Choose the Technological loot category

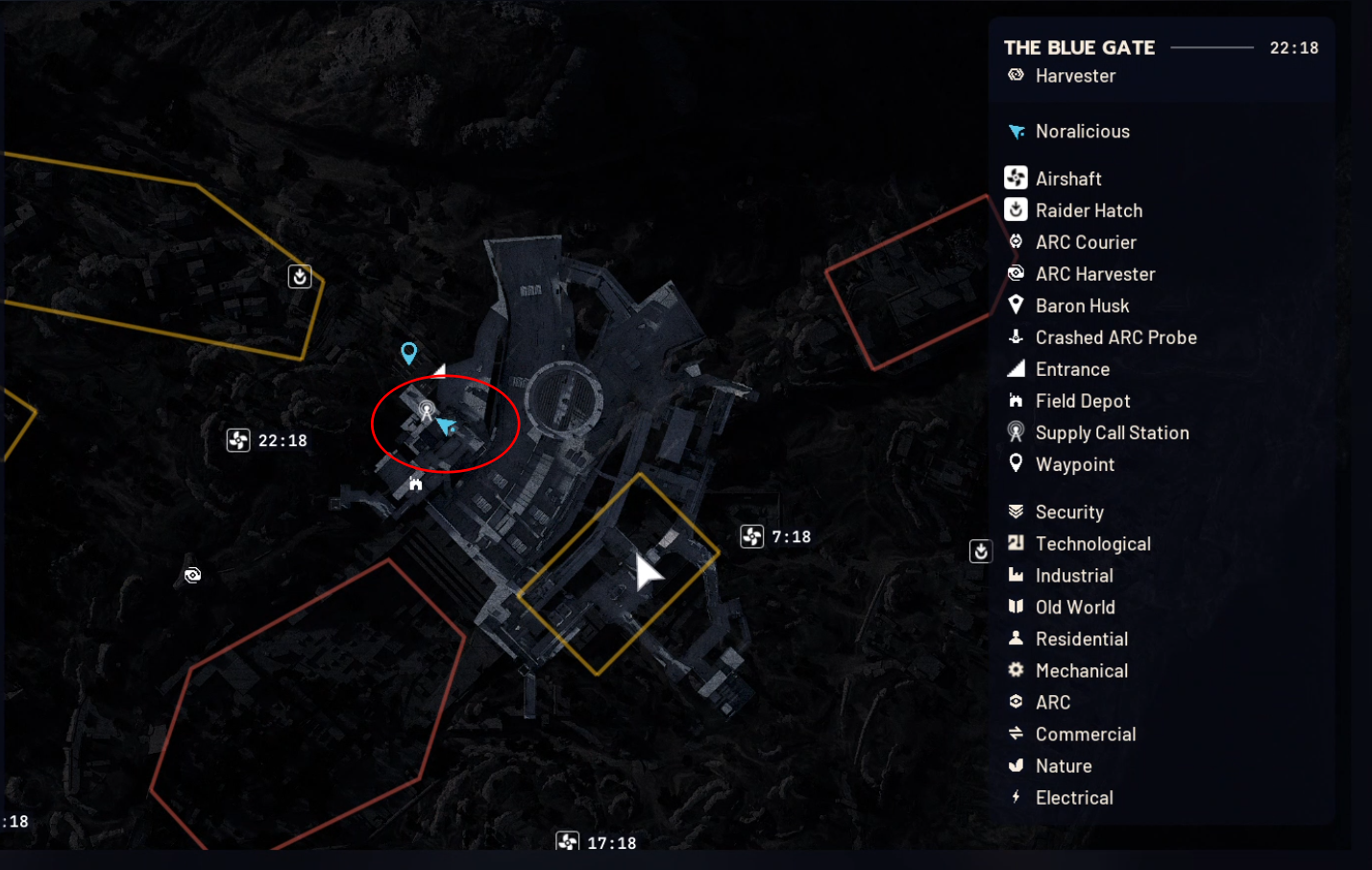tap(1091, 544)
